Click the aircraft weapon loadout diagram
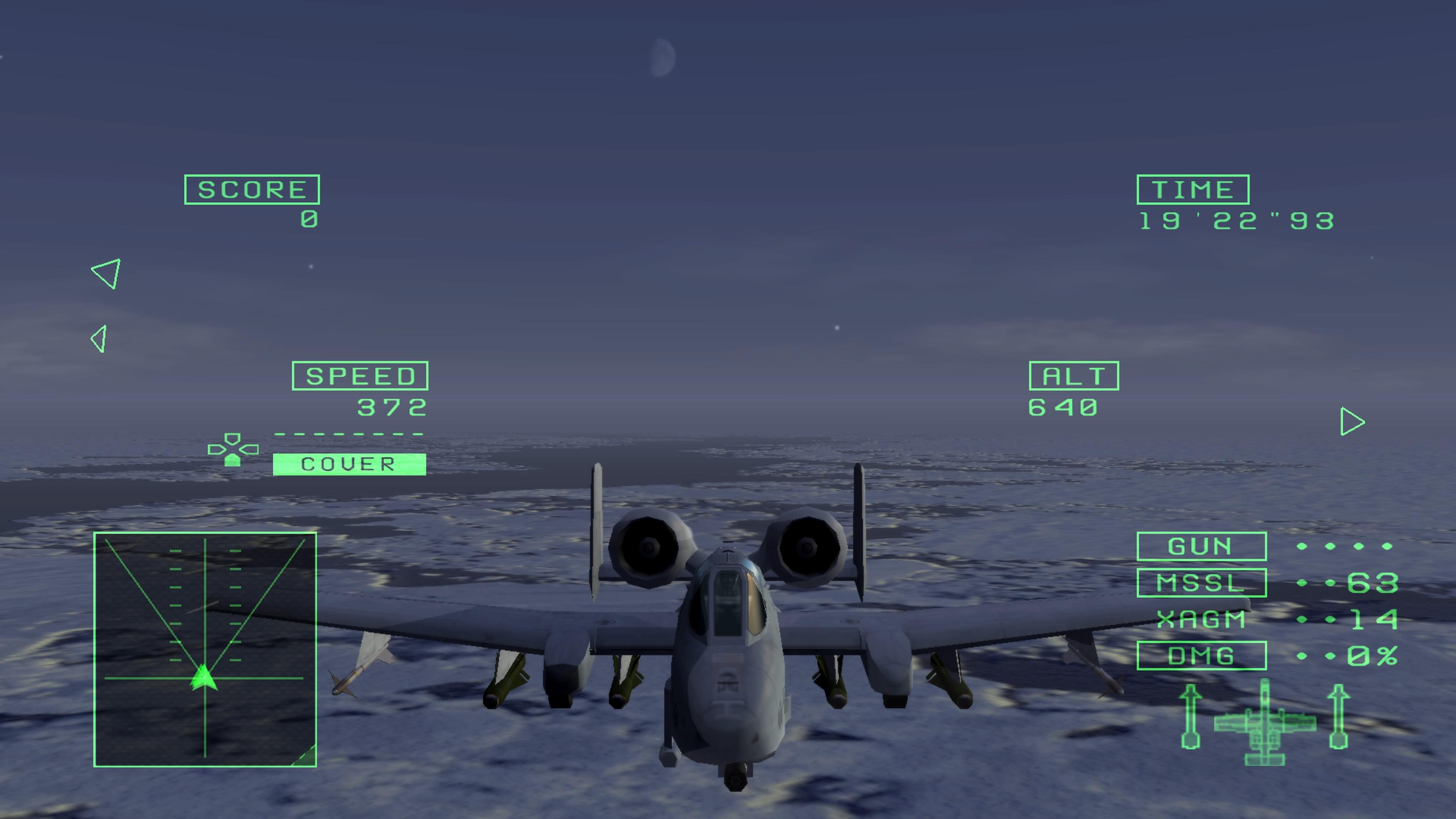1456x819 pixels. point(1265,722)
